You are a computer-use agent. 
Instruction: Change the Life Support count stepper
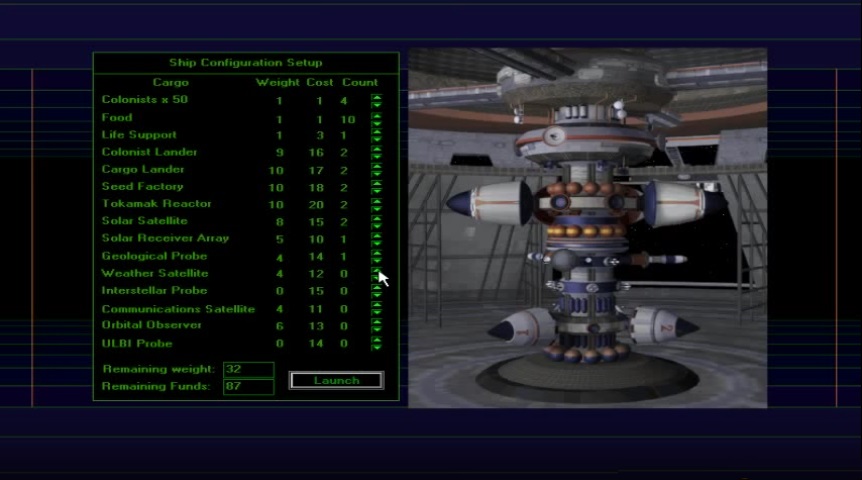tap(376, 135)
